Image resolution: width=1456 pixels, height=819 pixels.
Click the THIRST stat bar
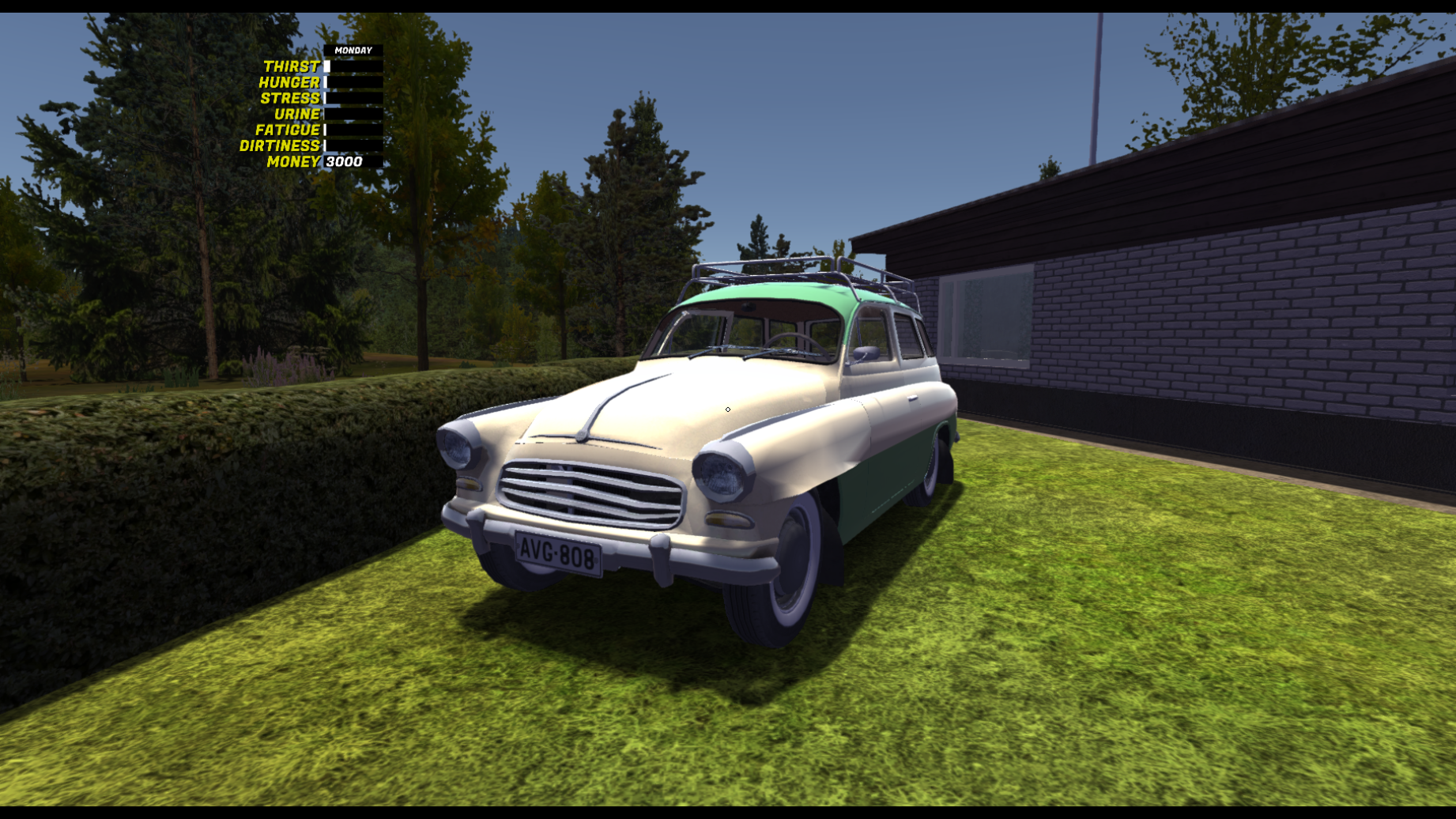pyautogui.click(x=350, y=66)
